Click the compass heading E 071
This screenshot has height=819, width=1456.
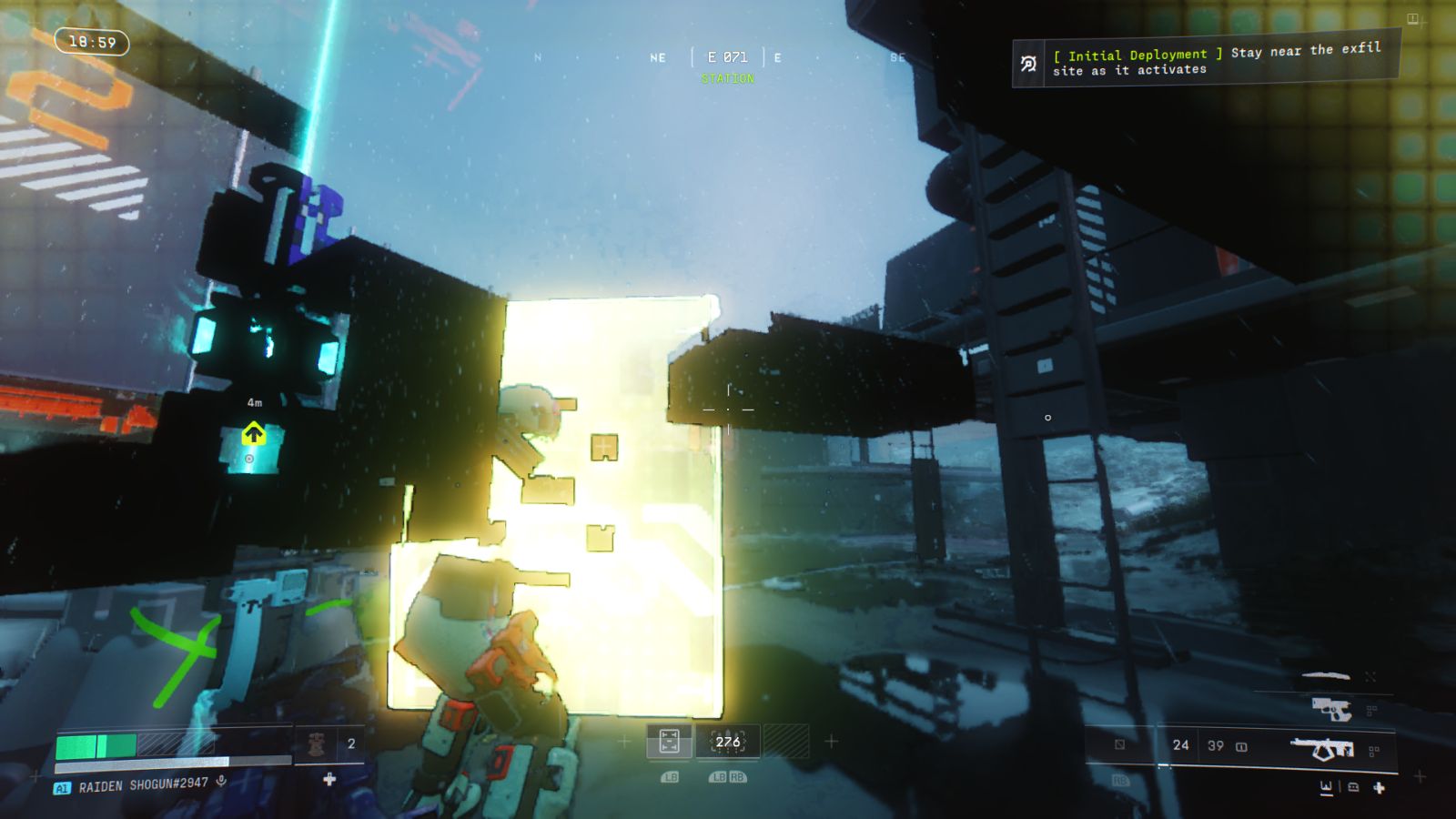[x=727, y=57]
